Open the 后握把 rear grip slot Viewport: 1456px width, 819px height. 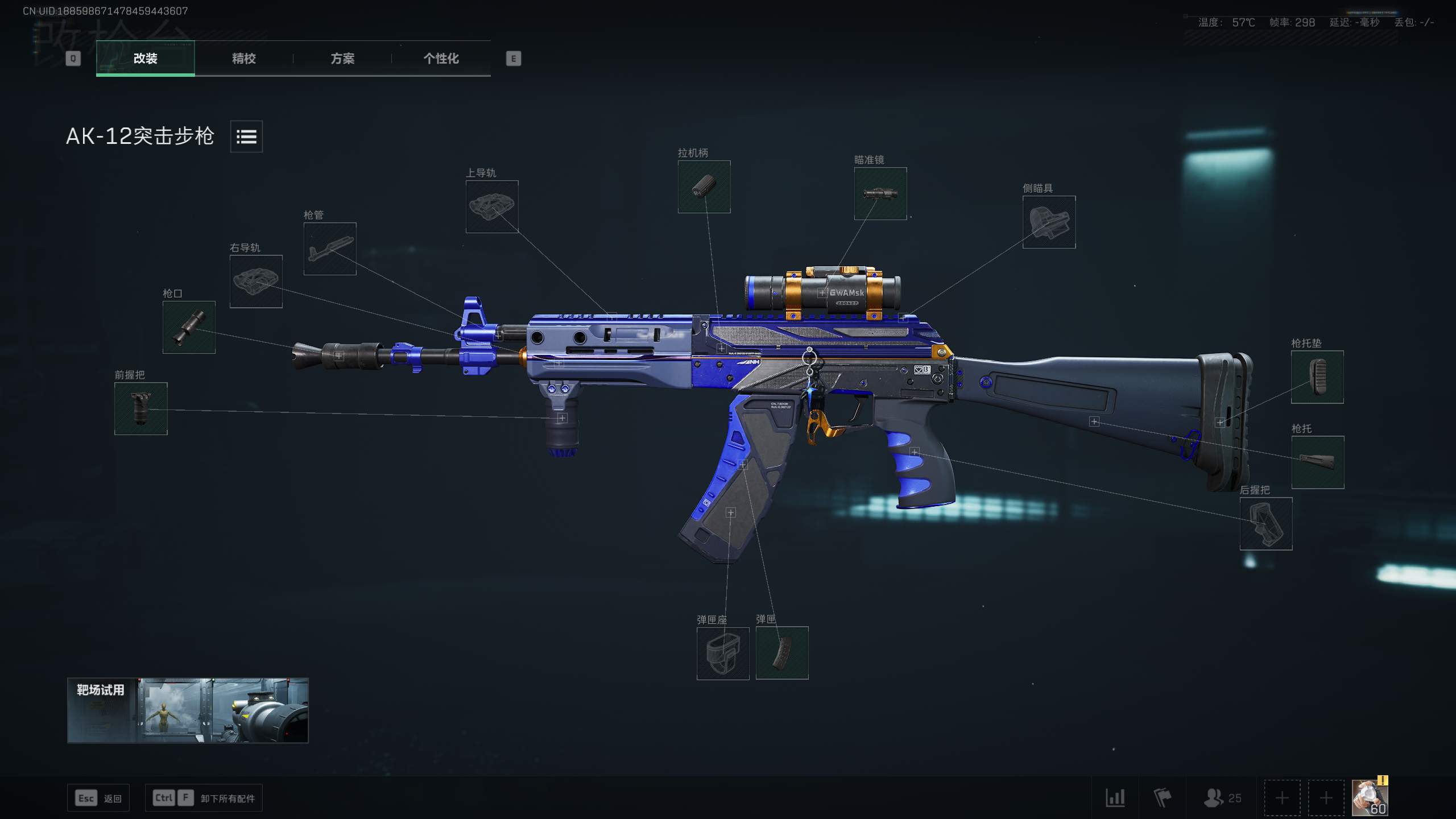(x=1267, y=523)
